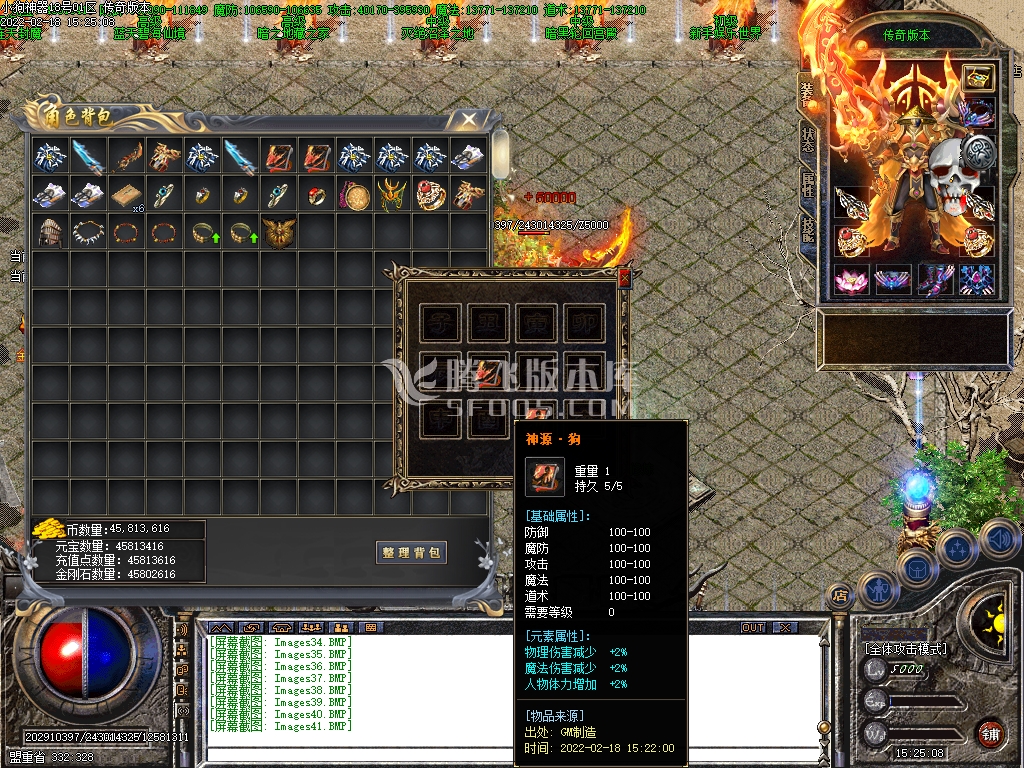Close the small rune slot panel
The width and height of the screenshot is (1024, 768).
tap(625, 278)
